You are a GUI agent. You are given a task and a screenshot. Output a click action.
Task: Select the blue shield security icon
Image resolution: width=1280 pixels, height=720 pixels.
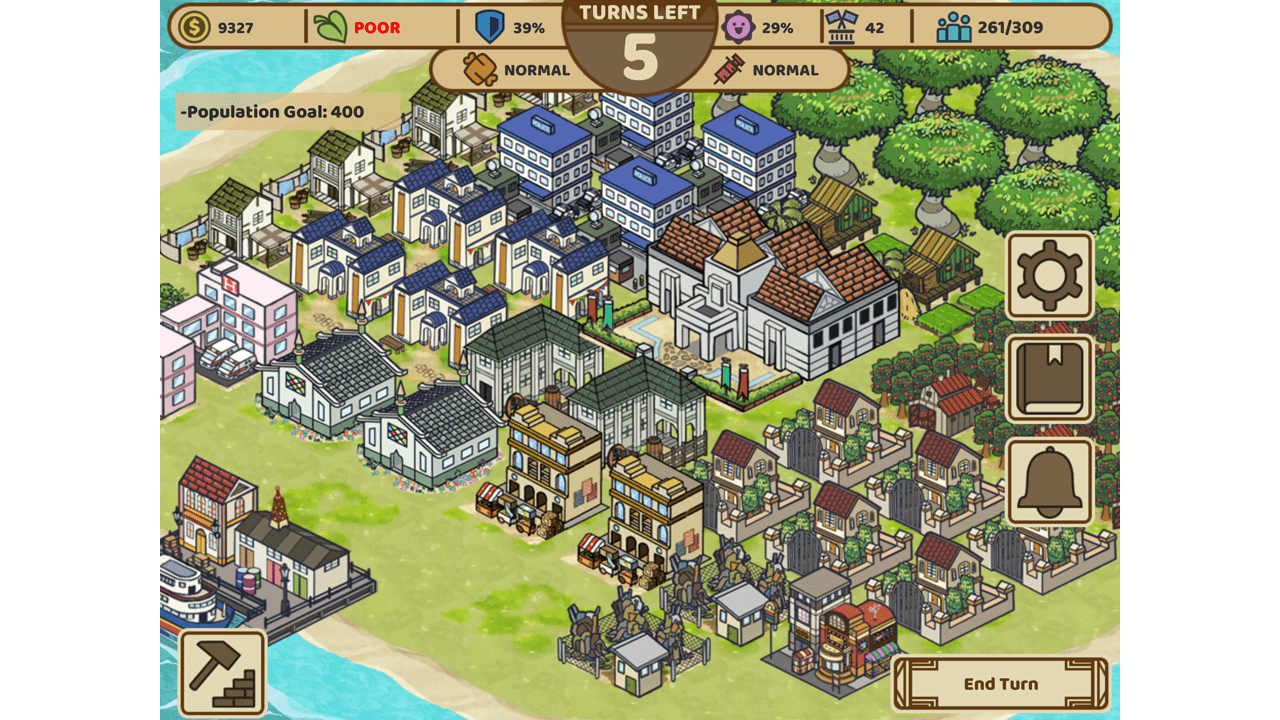pos(489,27)
